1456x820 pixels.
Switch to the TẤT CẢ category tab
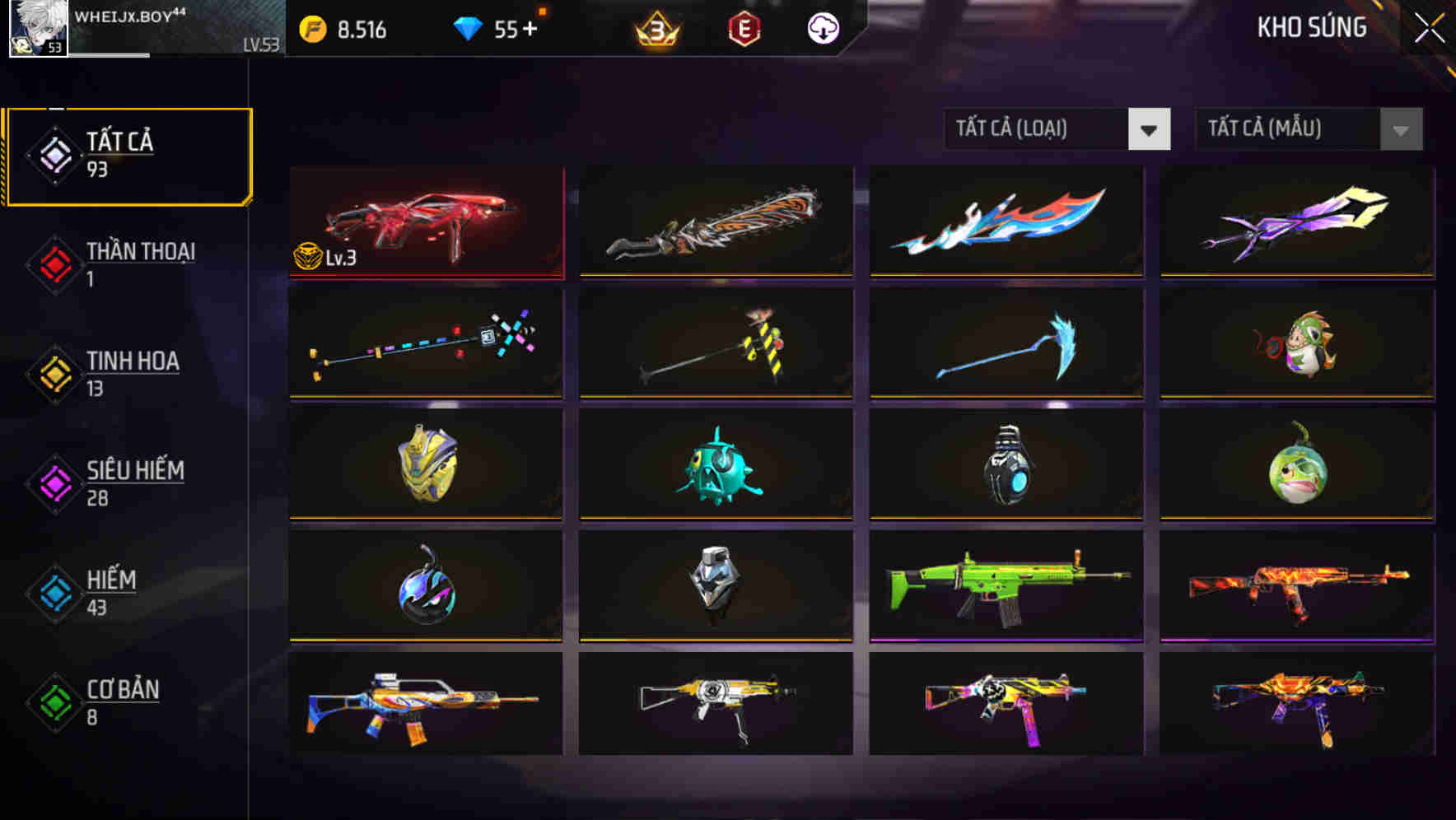[128, 155]
